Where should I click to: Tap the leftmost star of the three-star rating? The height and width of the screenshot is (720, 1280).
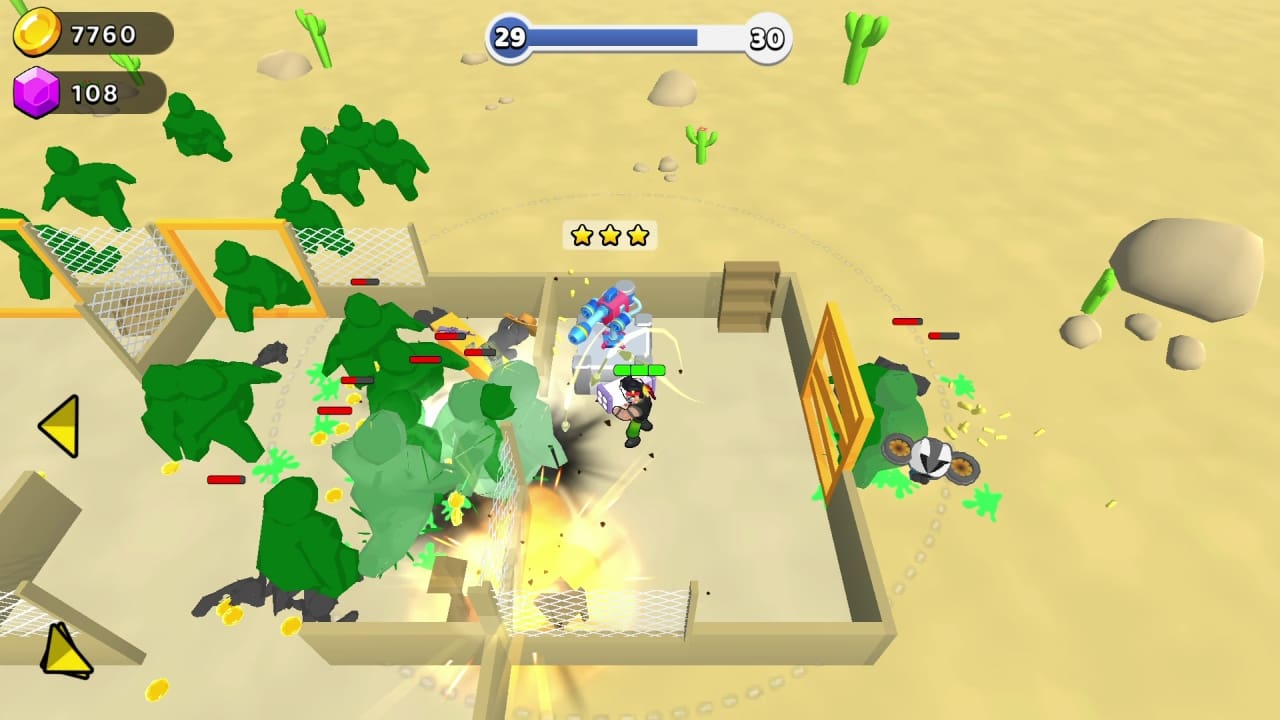[582, 236]
